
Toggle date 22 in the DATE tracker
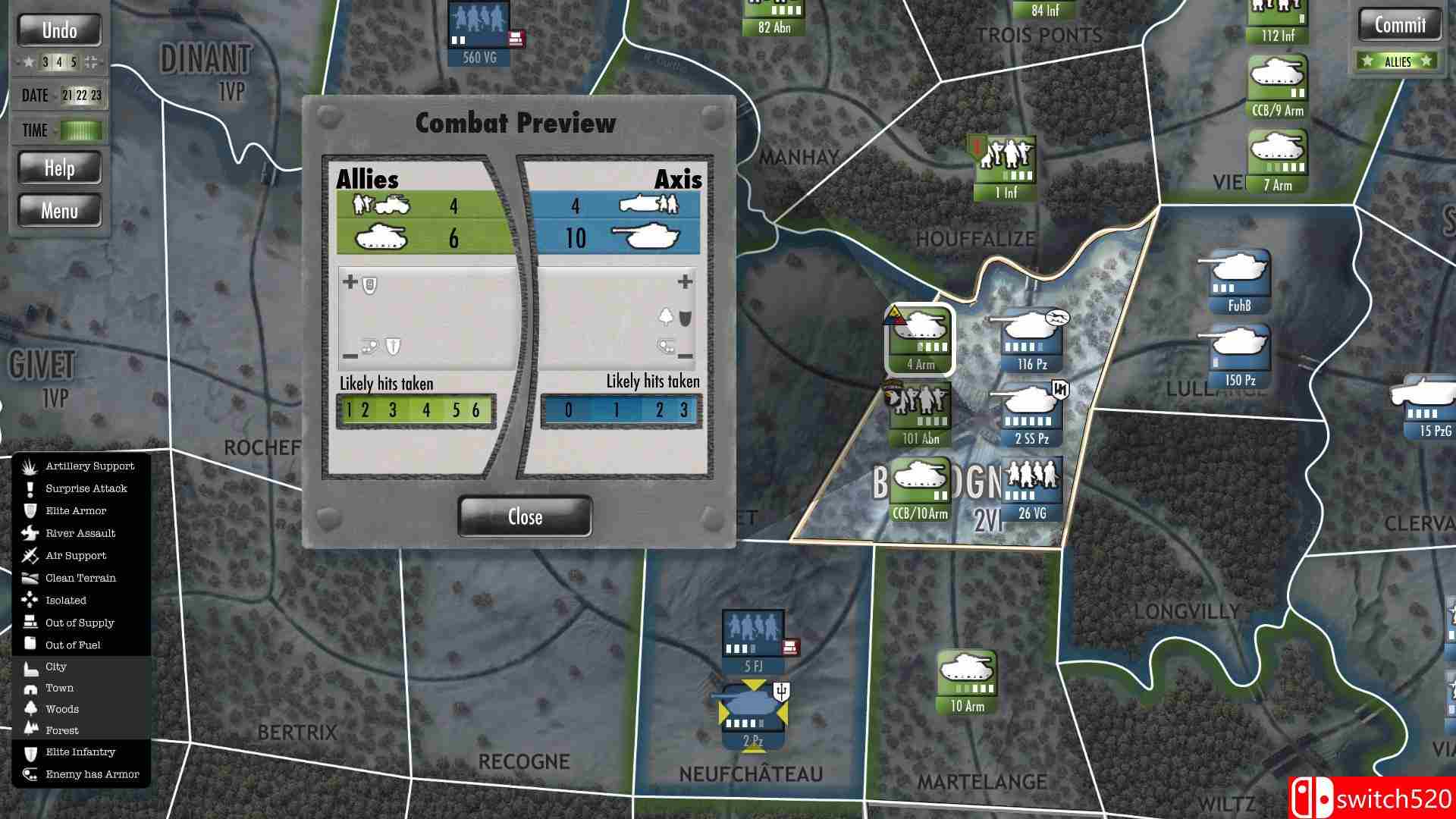83,95
